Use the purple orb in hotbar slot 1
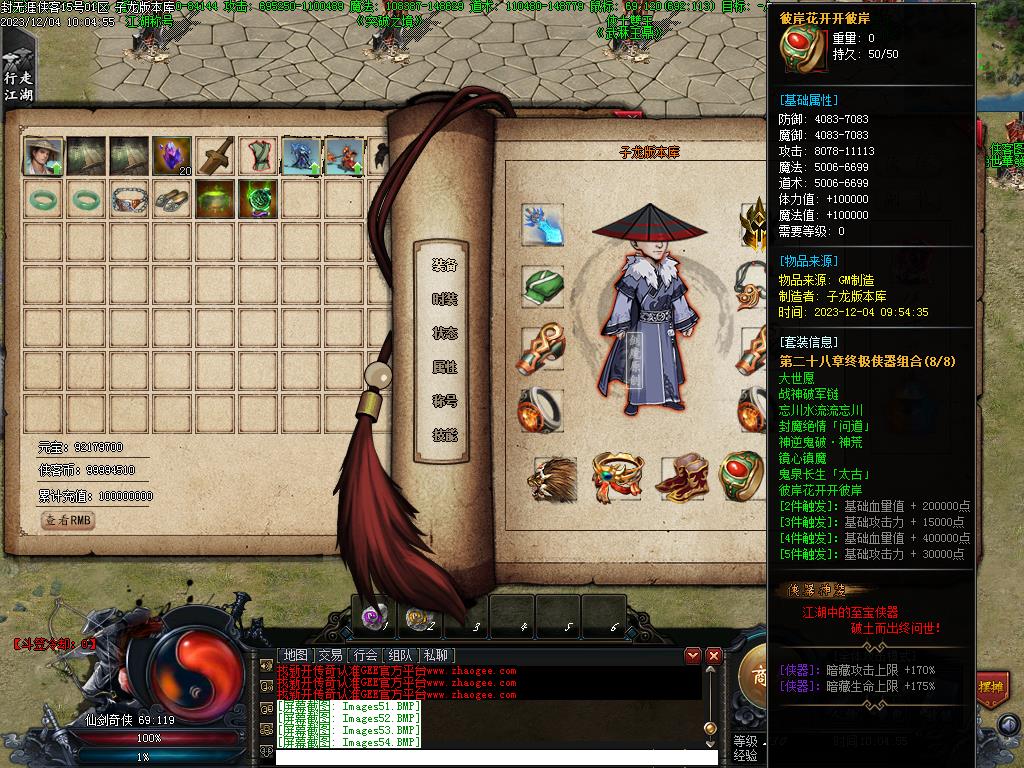 tap(373, 617)
